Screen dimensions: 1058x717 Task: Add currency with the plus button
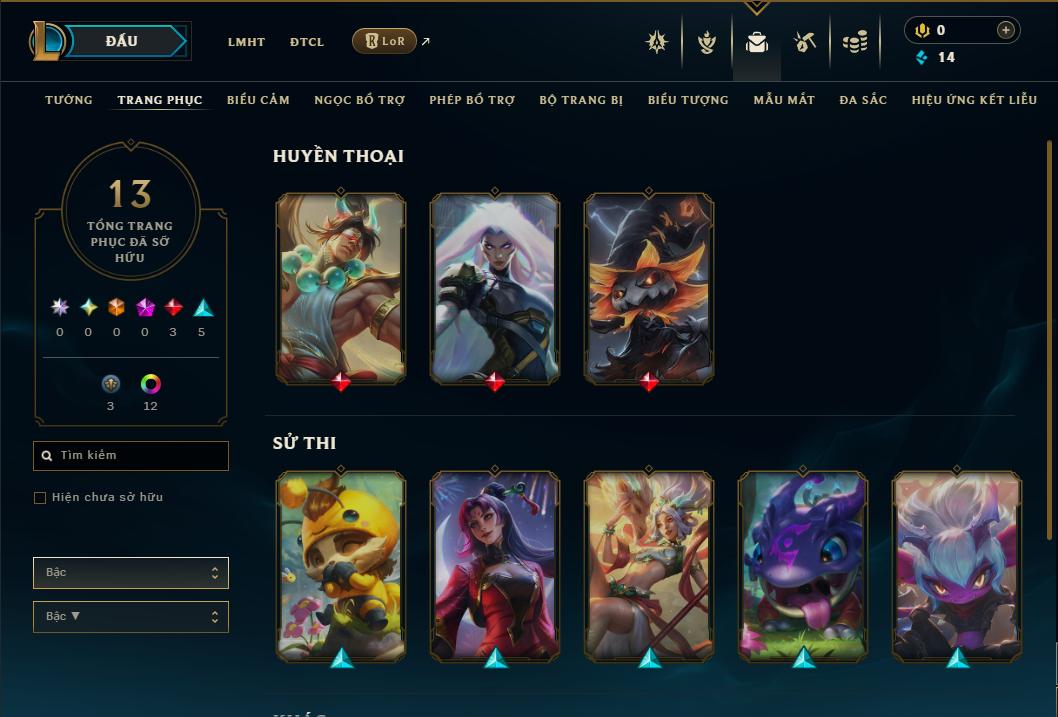[1005, 30]
